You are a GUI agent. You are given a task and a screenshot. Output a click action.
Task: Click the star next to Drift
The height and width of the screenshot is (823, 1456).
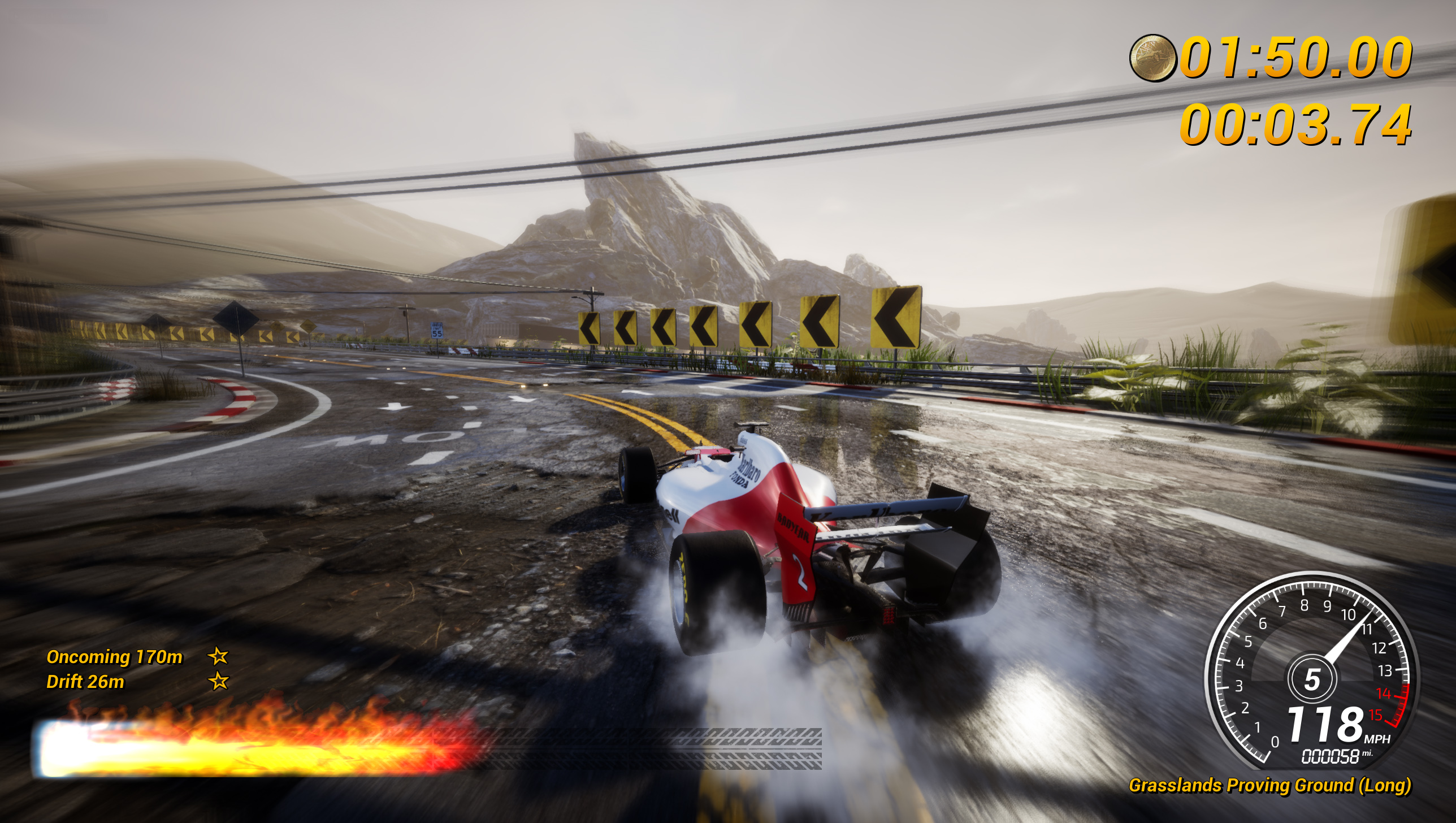click(x=219, y=681)
